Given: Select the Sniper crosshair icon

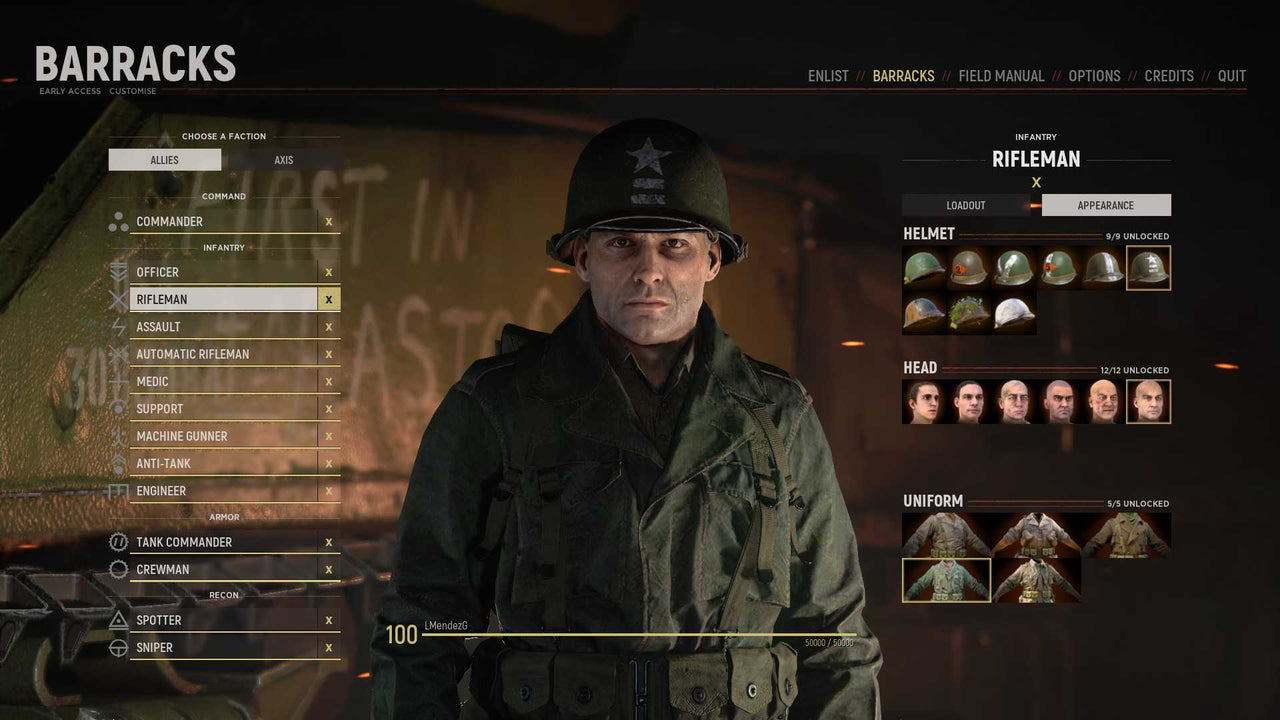Looking at the screenshot, I should click(120, 647).
